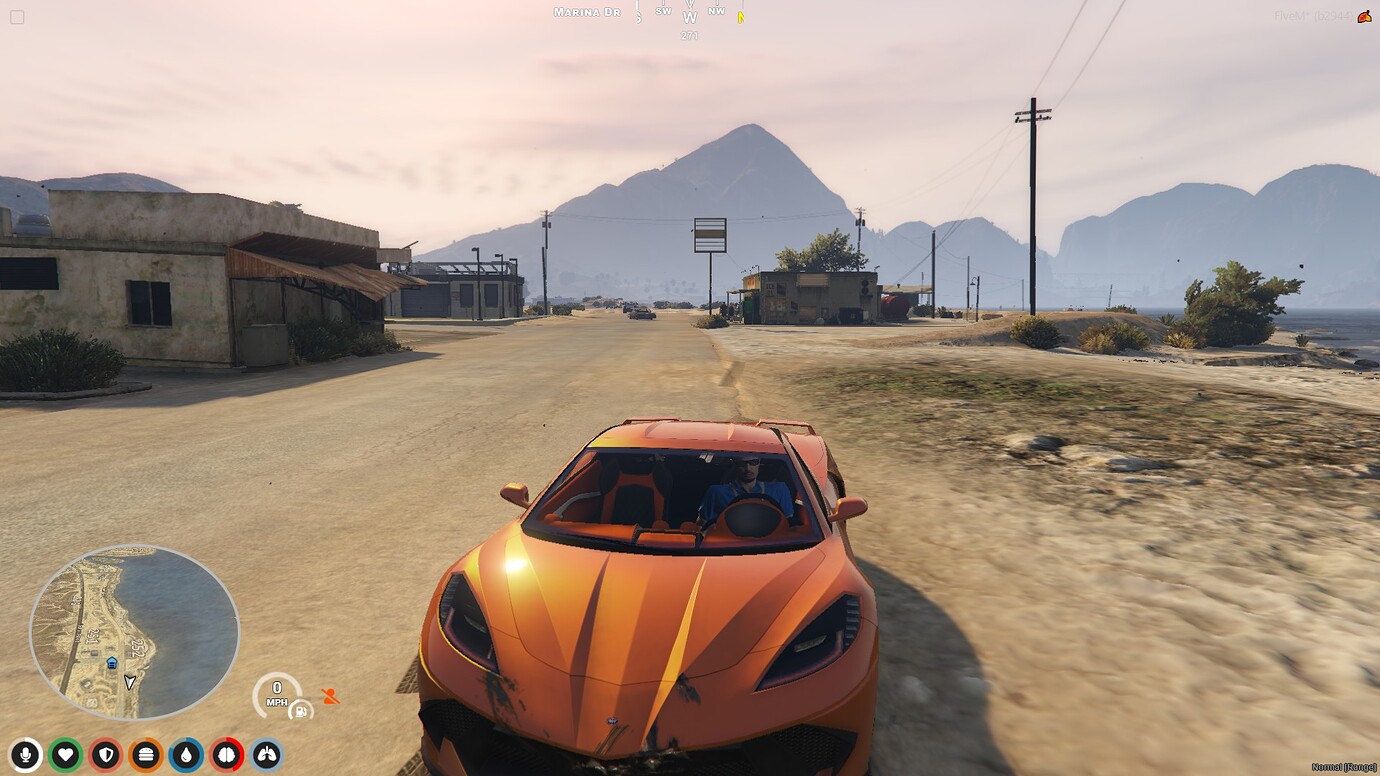Click the FiveM (b2944) version label
This screenshot has width=1380, height=776.
click(1312, 16)
